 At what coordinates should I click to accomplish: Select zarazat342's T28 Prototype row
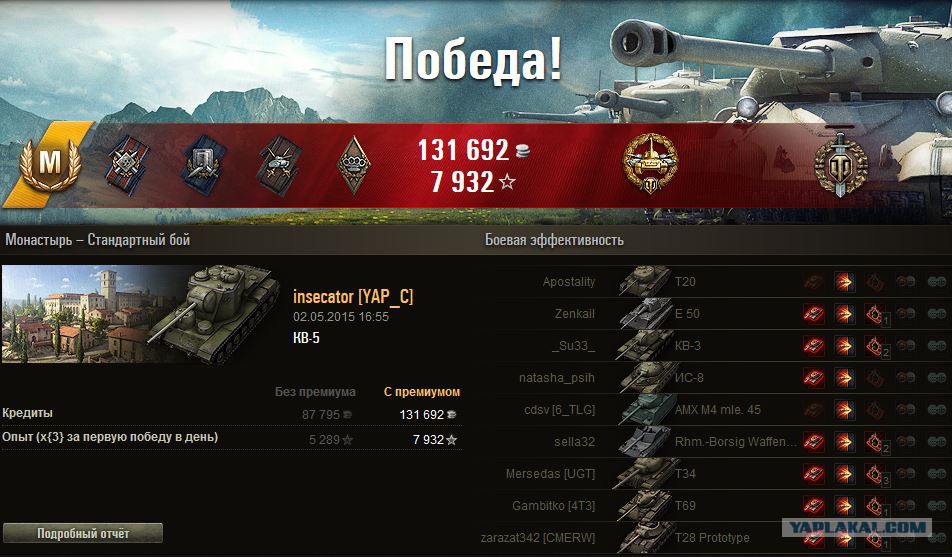[x=700, y=538]
